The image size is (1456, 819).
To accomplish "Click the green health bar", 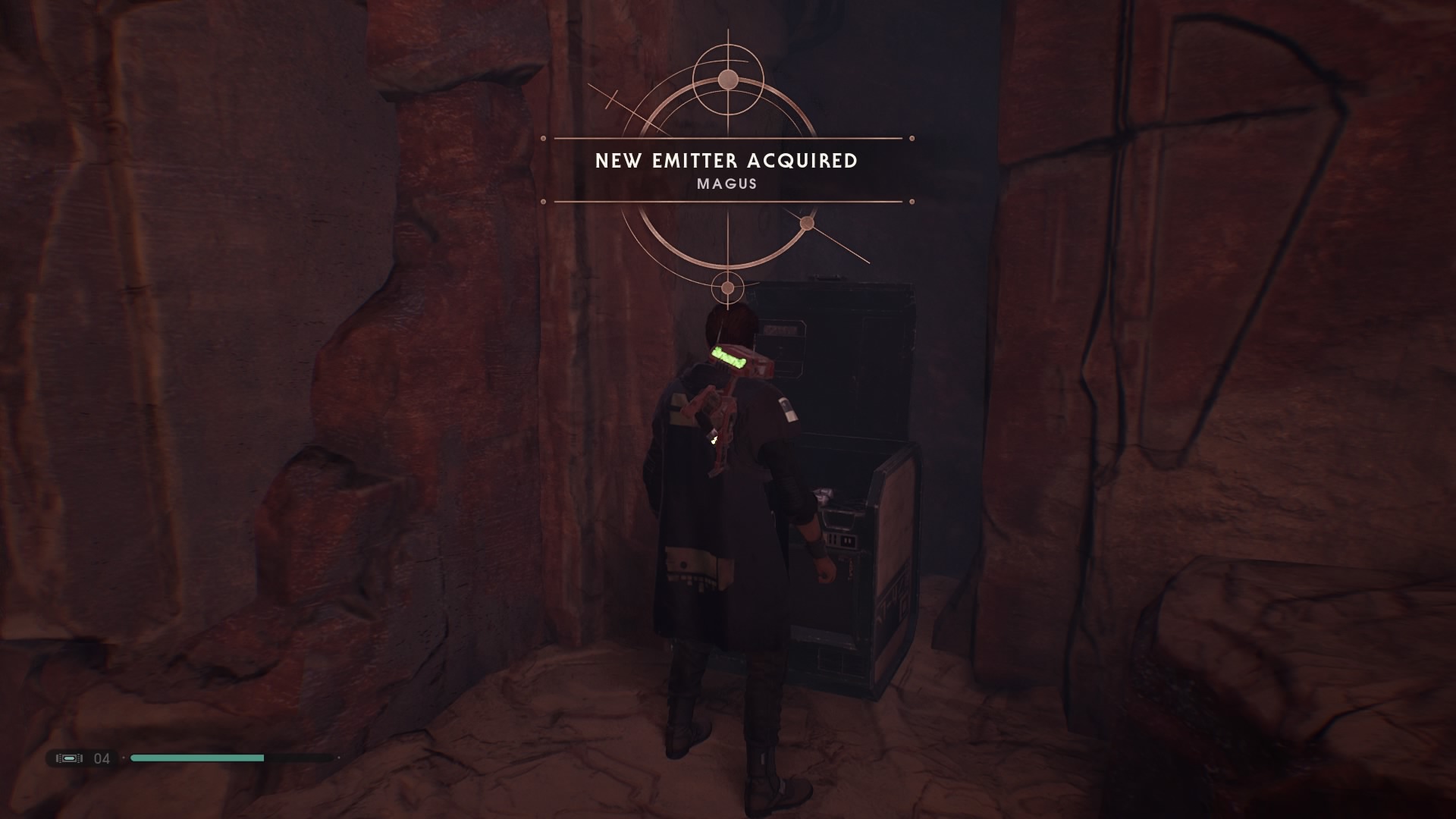I will [197, 758].
